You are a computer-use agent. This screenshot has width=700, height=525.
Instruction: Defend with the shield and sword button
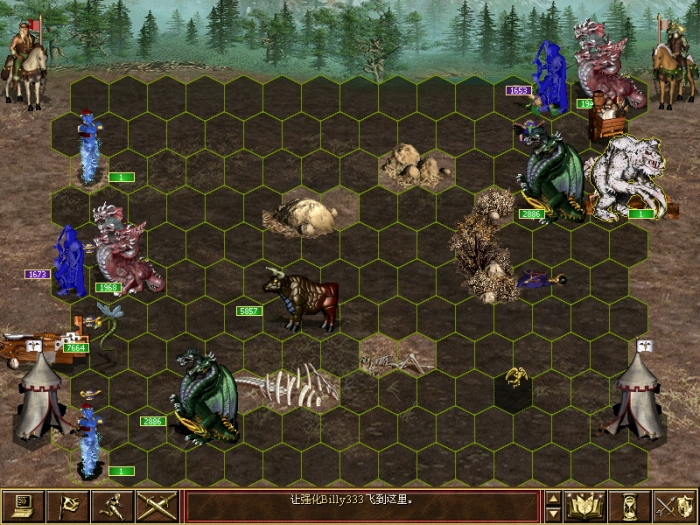tap(674, 506)
